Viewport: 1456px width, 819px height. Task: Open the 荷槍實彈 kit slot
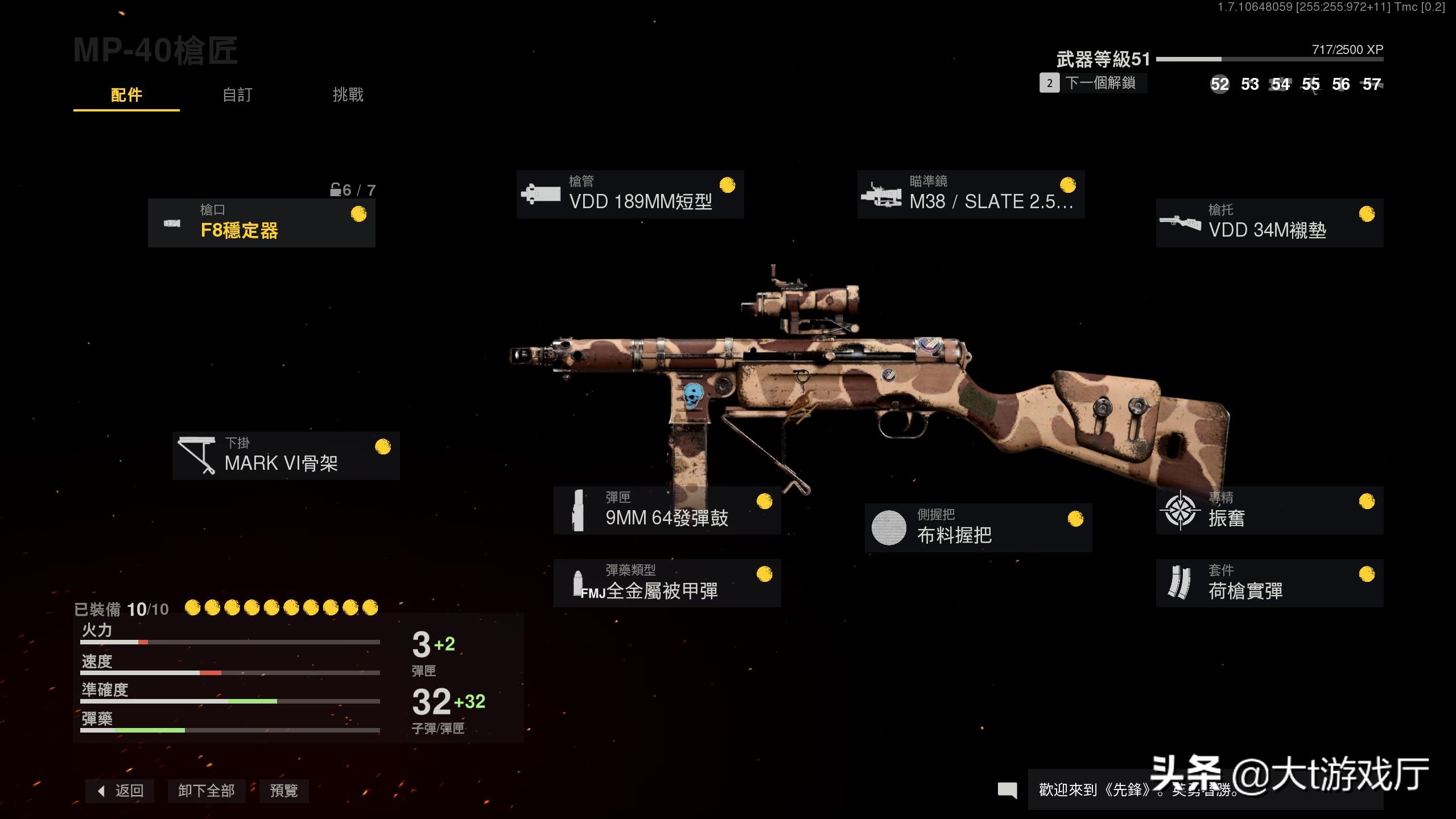[x=1269, y=583]
